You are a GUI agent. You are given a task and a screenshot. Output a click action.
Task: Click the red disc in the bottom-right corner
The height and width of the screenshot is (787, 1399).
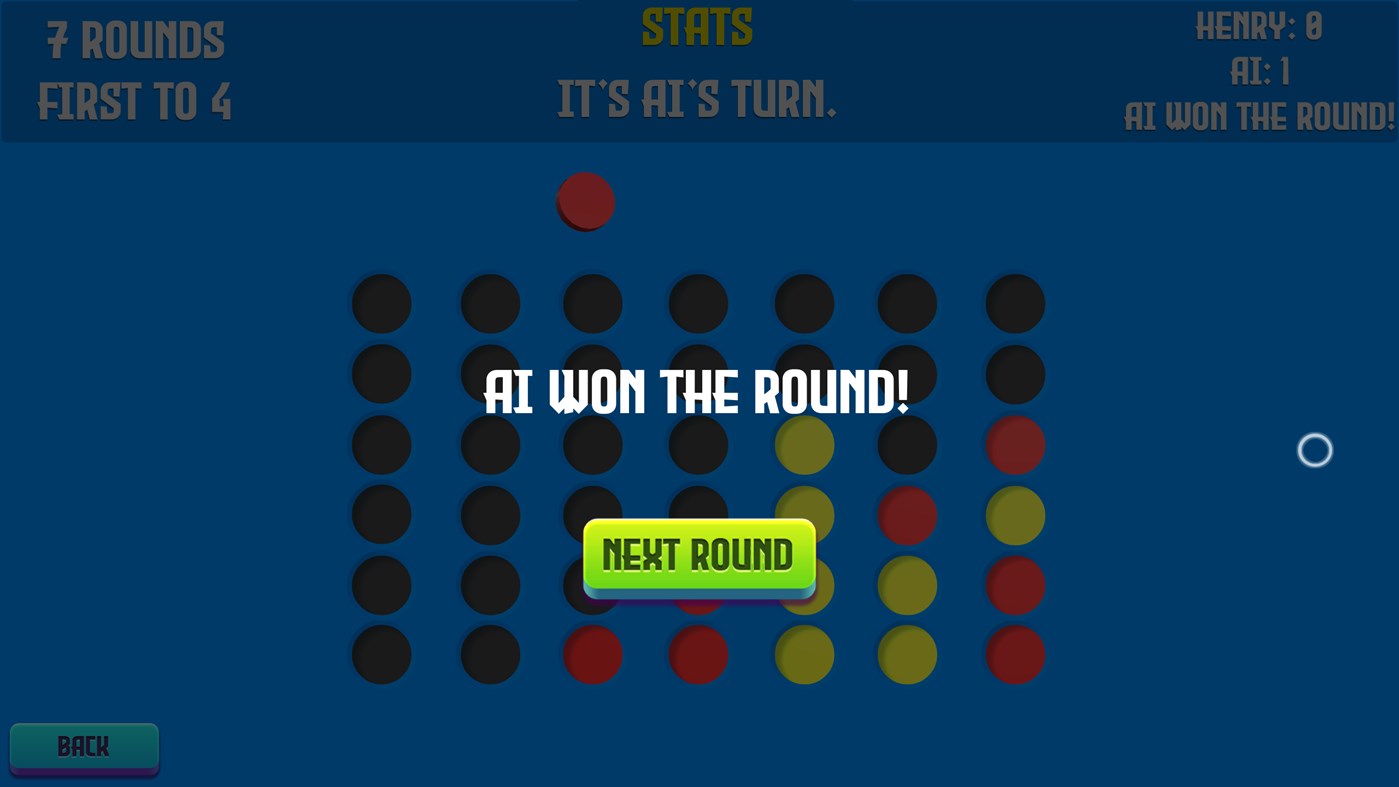click(x=1015, y=655)
